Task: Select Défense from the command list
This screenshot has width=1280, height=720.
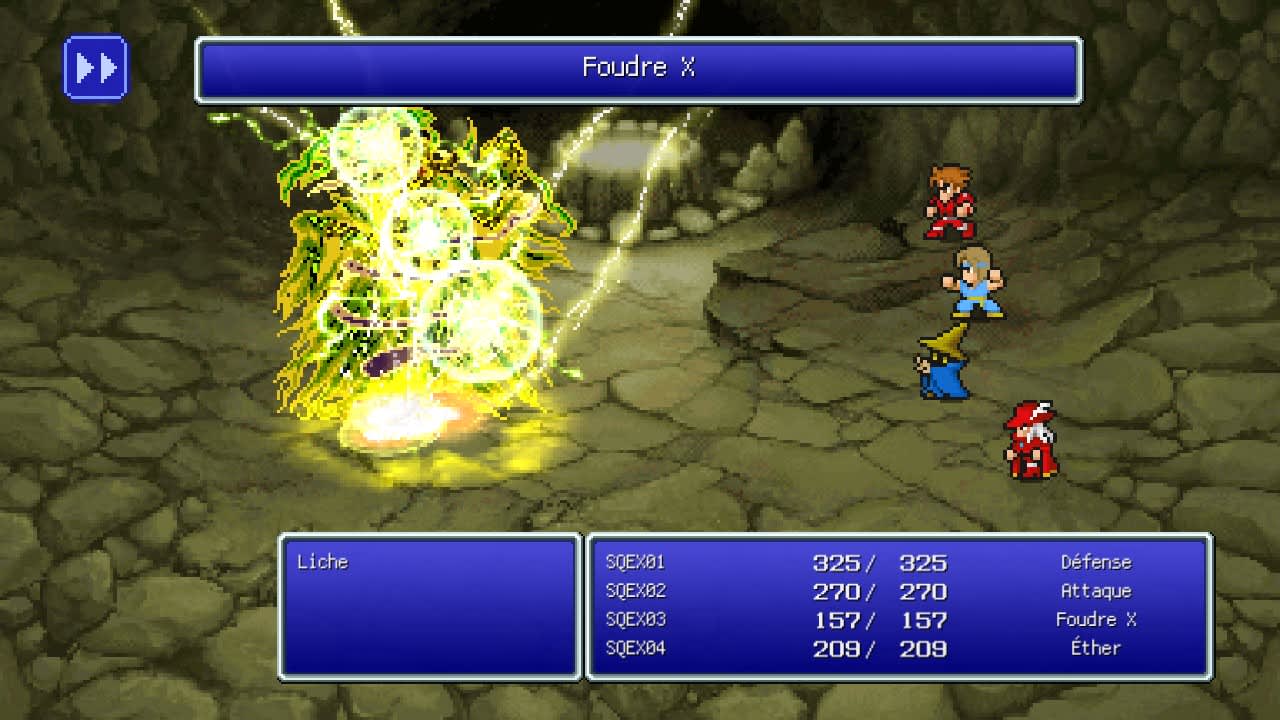Action: point(1096,563)
